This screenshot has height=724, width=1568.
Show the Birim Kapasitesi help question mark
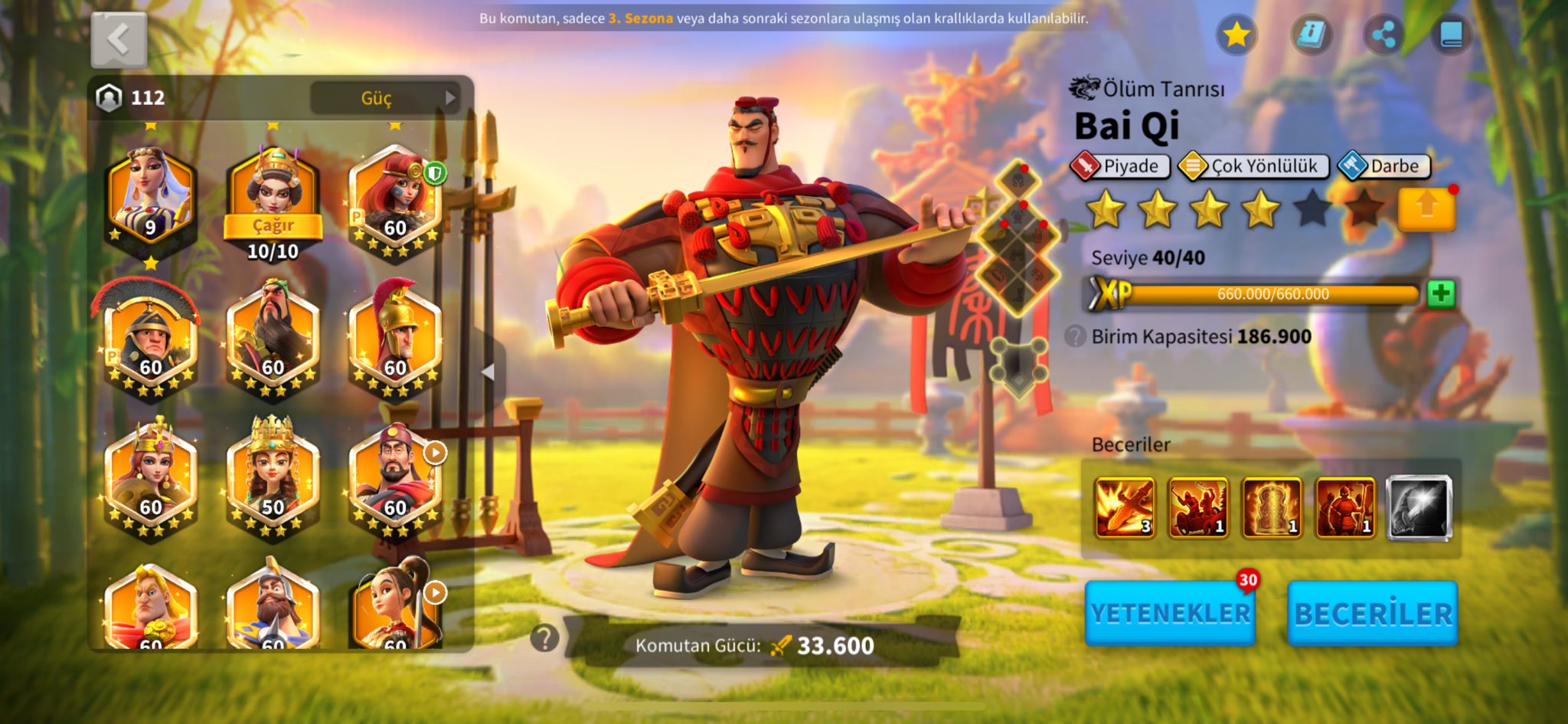tap(1075, 336)
